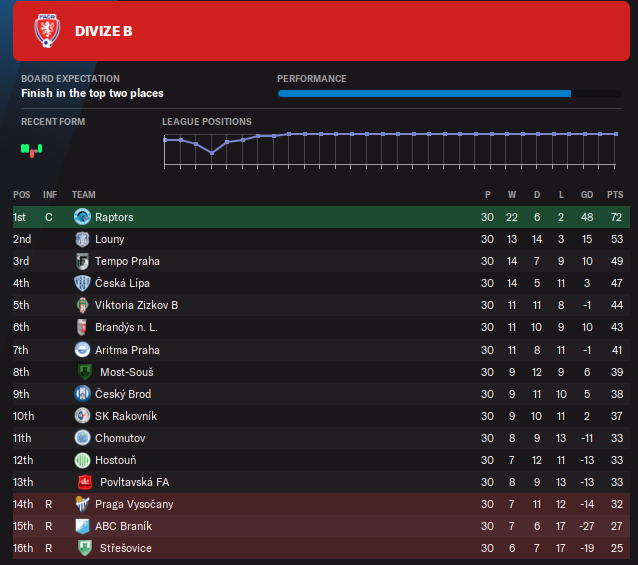The image size is (638, 565).
Task: Open Viktoria Zizkov B team entry
Action: [136, 305]
